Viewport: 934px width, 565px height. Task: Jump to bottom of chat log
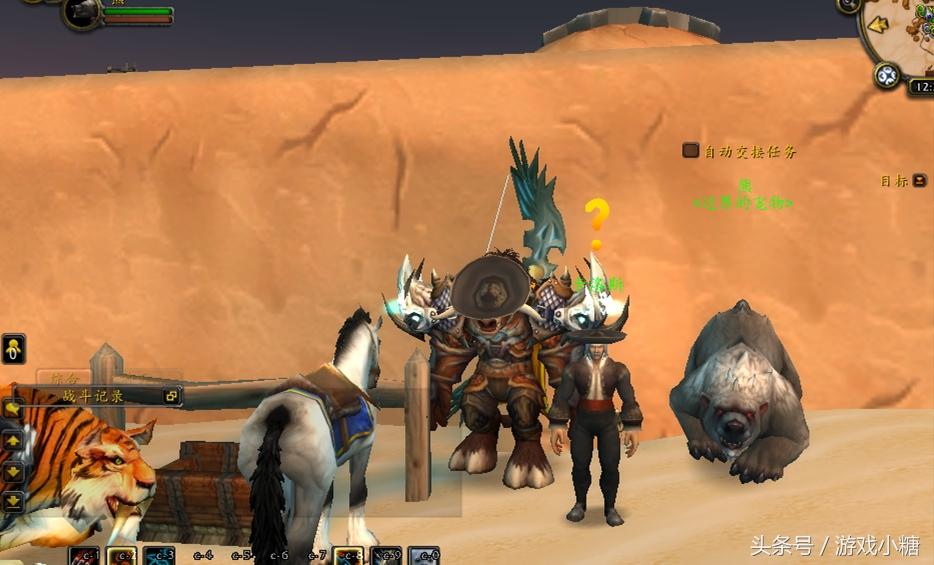[13, 499]
